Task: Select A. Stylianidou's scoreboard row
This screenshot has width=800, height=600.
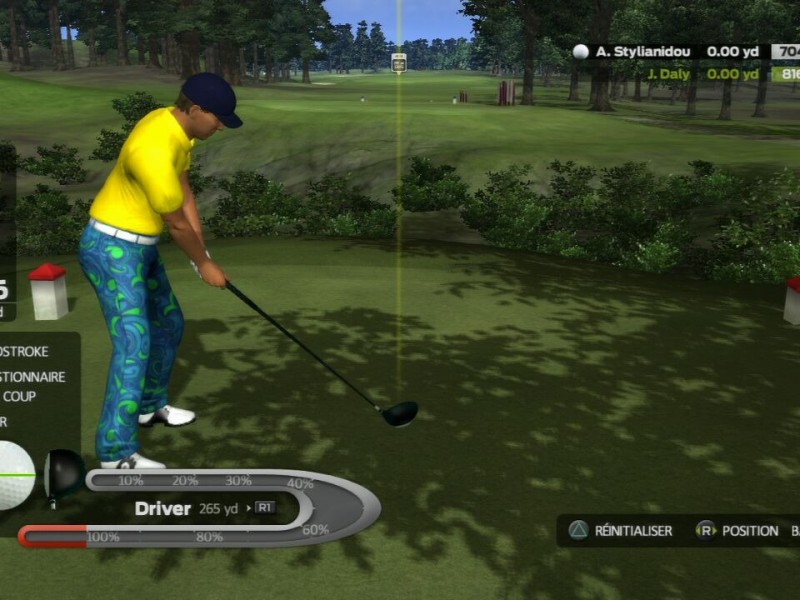Action: point(680,51)
